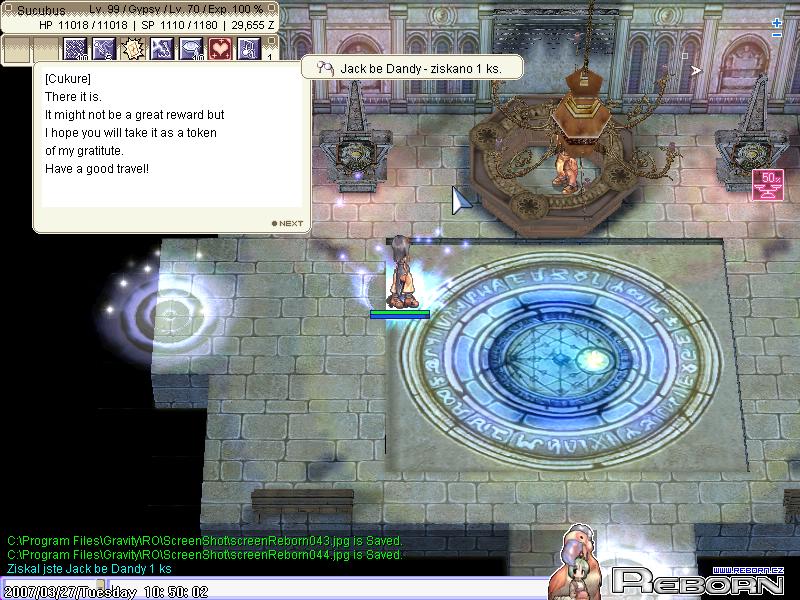Zoom in the minimap with the plus button
Screen dimensions: 800x600
pyautogui.click(x=777, y=22)
